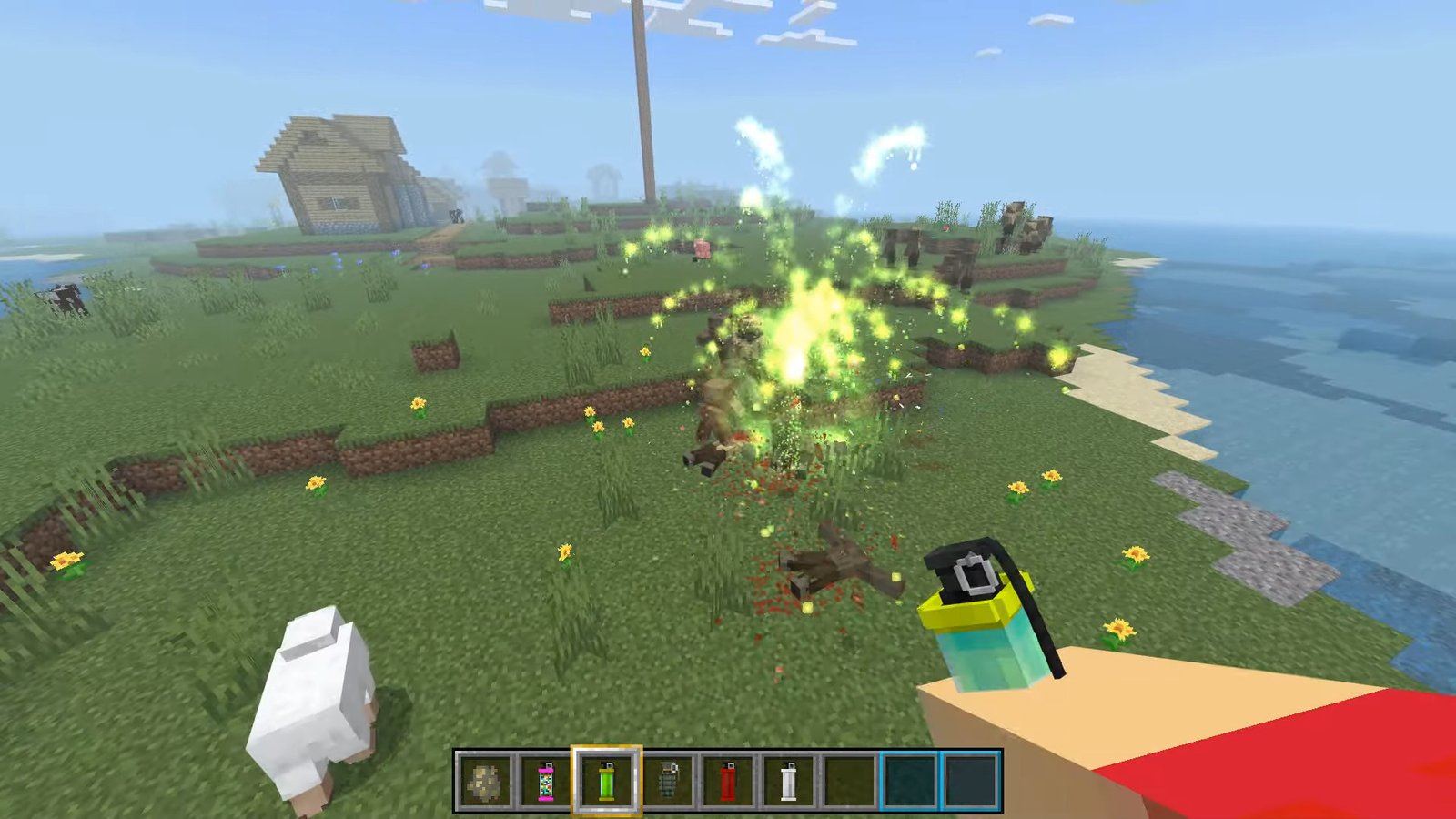Select the pink confetti grenade slot

coord(546,782)
